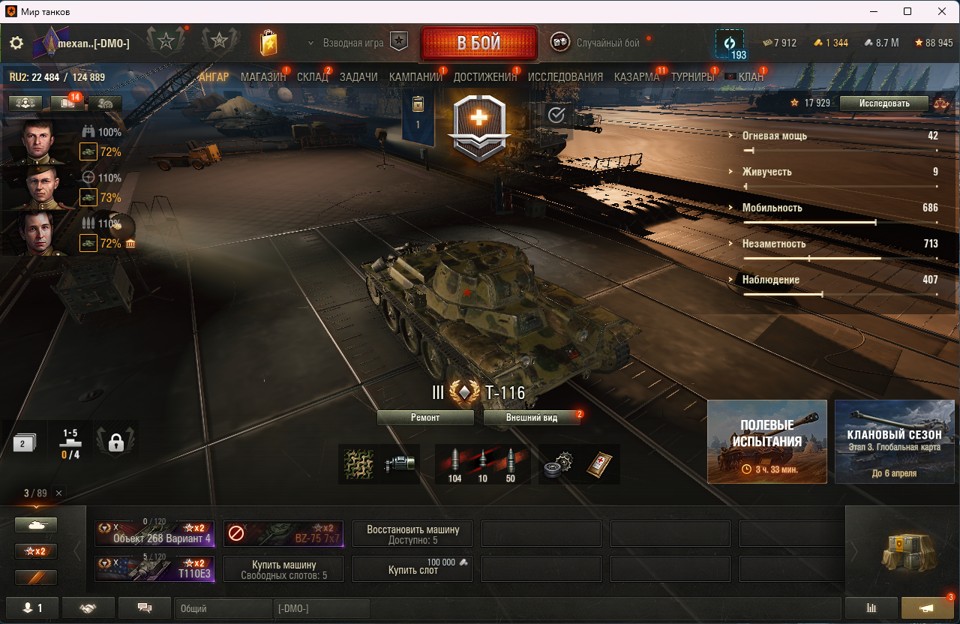Buy a new slot with Купить слот
The height and width of the screenshot is (624, 960).
point(412,569)
